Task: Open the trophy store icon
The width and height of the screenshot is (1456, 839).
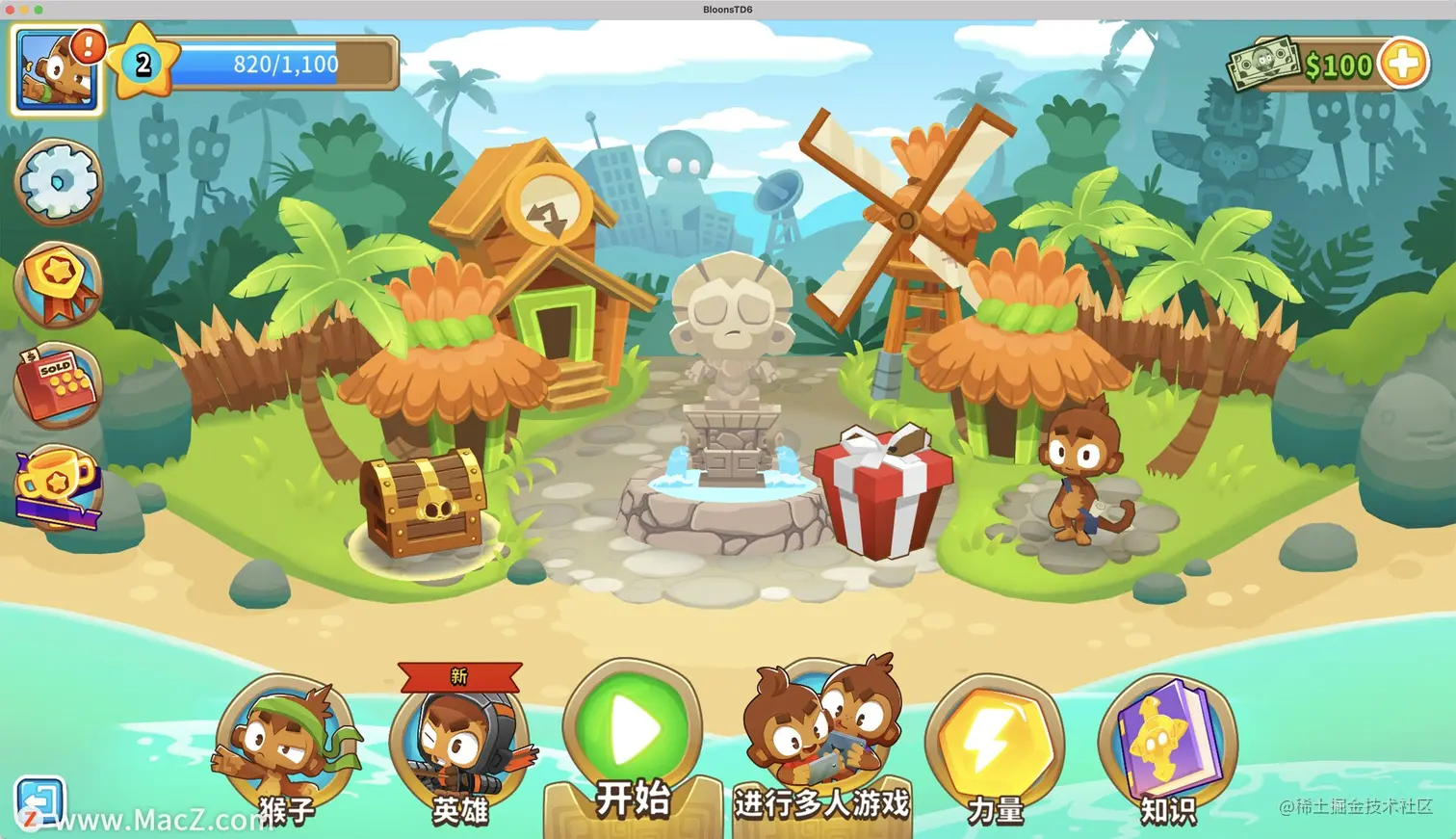Action: click(x=57, y=486)
